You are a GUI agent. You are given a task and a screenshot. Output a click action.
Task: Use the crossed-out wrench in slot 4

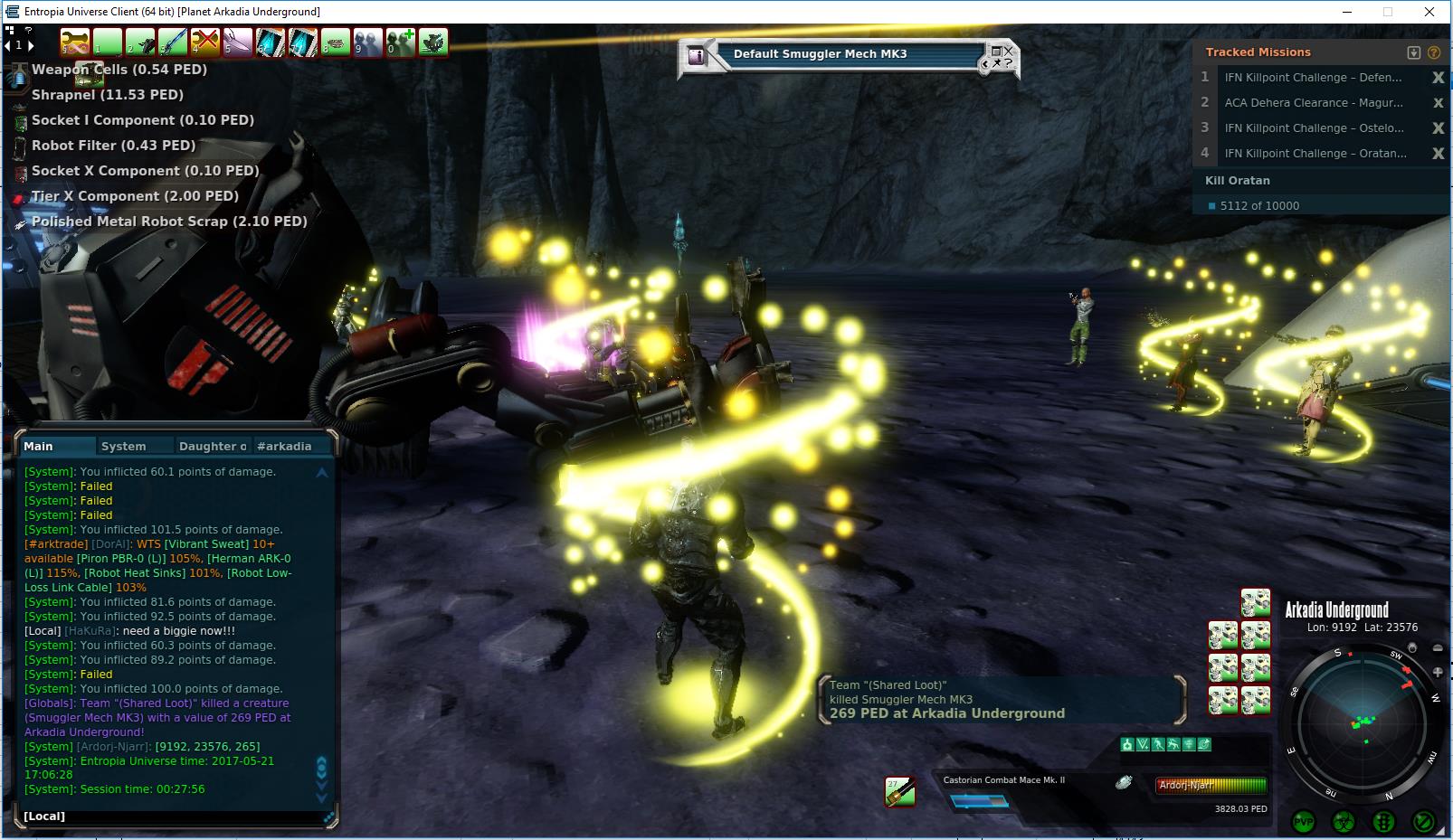205,42
